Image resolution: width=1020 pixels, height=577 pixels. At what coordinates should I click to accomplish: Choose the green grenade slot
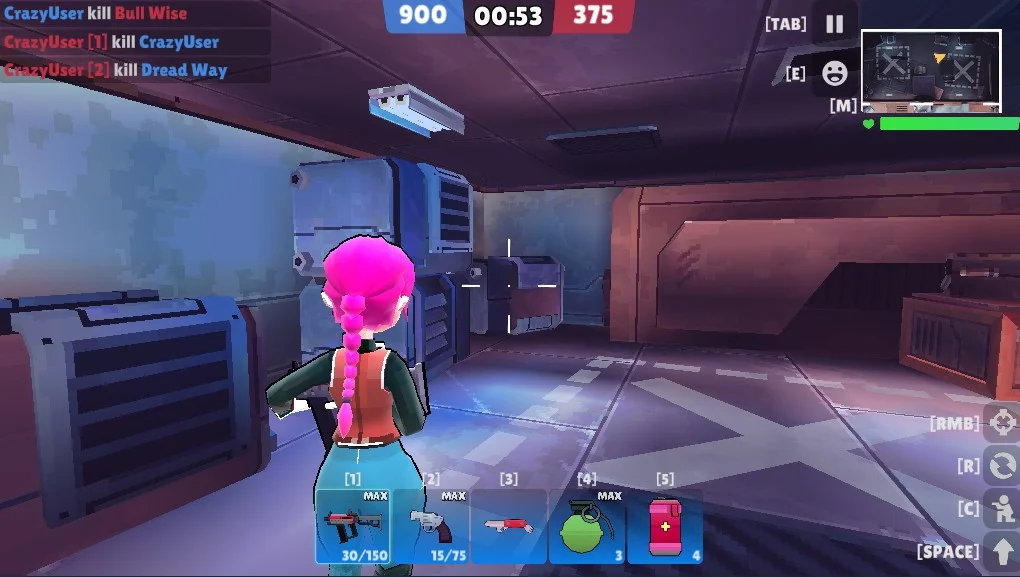[x=587, y=526]
